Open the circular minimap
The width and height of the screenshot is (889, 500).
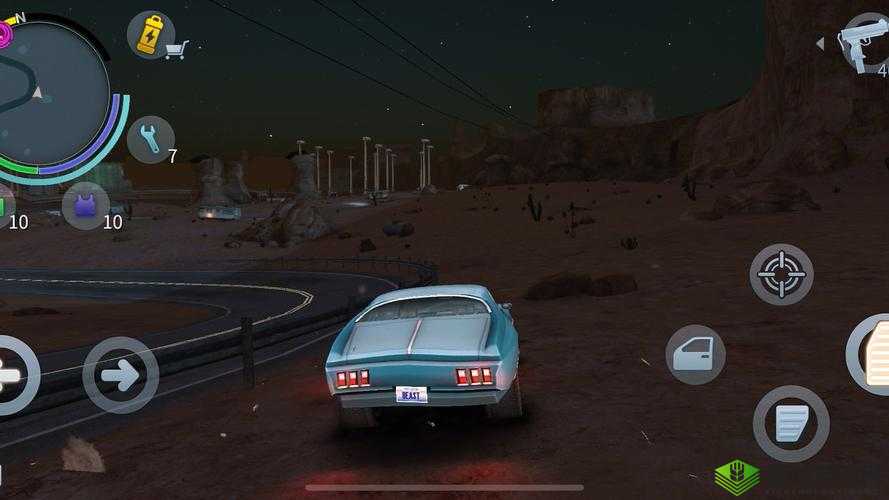[50, 95]
